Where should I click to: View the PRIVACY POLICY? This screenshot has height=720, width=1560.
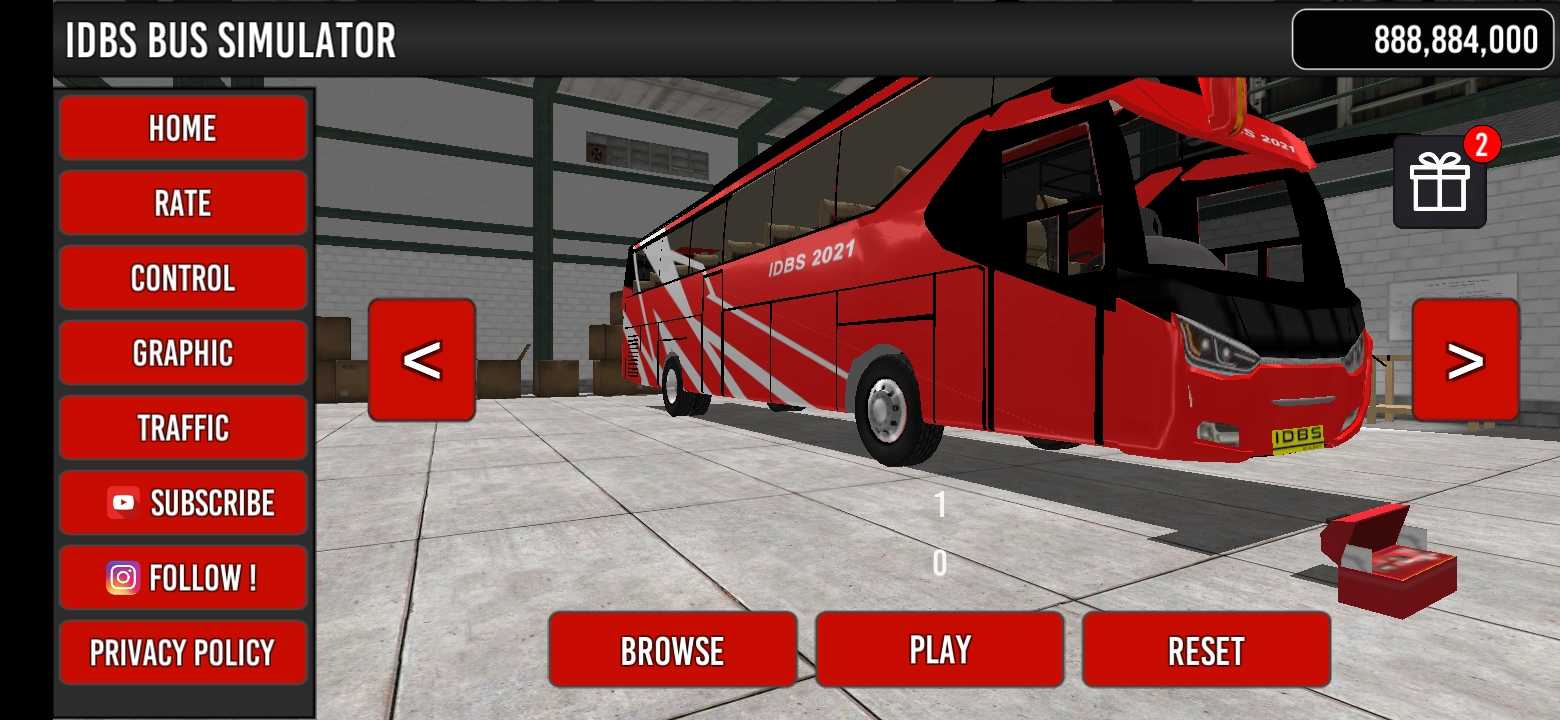point(183,653)
